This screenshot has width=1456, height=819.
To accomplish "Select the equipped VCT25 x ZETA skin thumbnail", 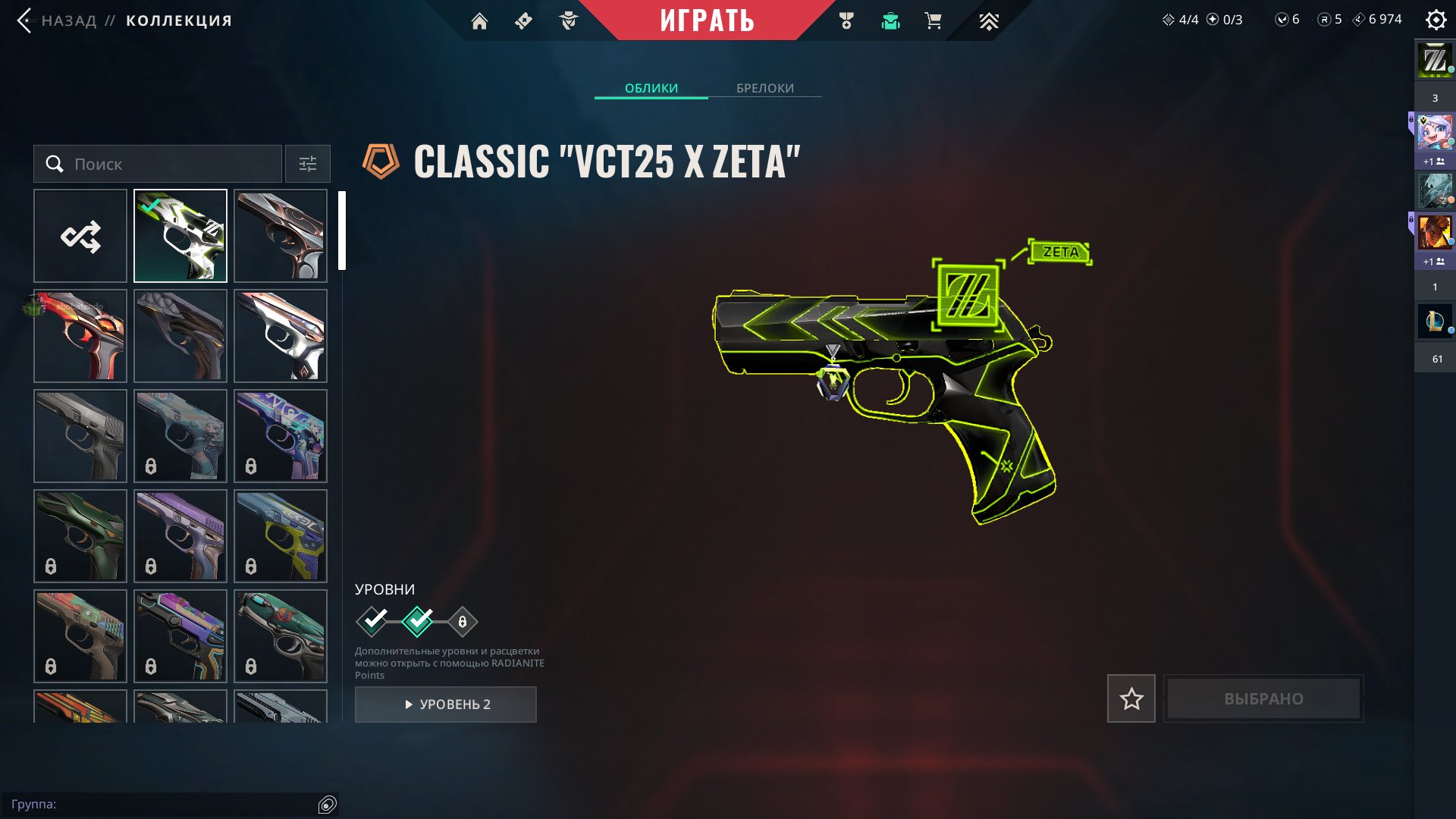I will click(x=180, y=236).
